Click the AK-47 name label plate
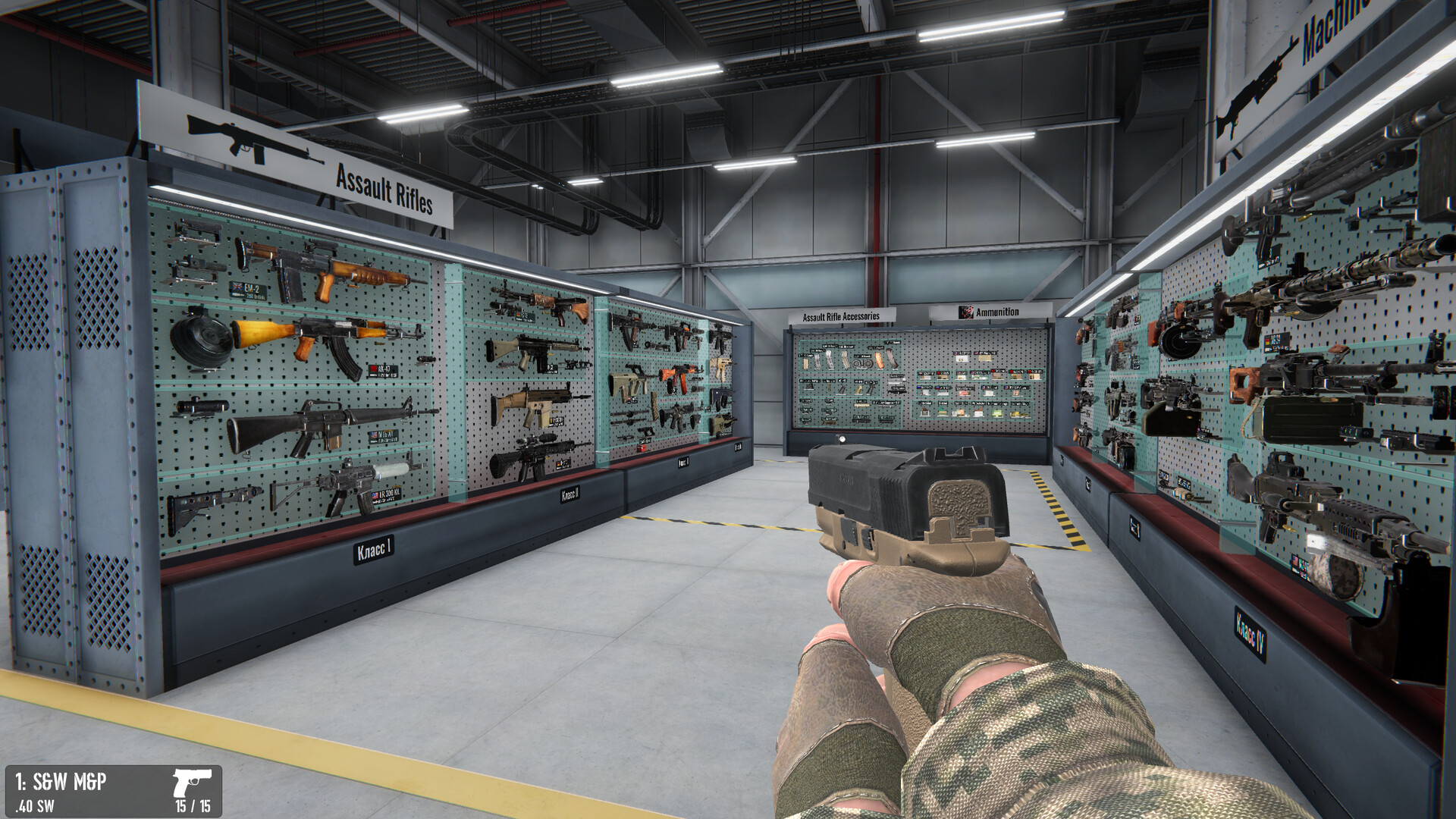1456x819 pixels. [x=384, y=370]
